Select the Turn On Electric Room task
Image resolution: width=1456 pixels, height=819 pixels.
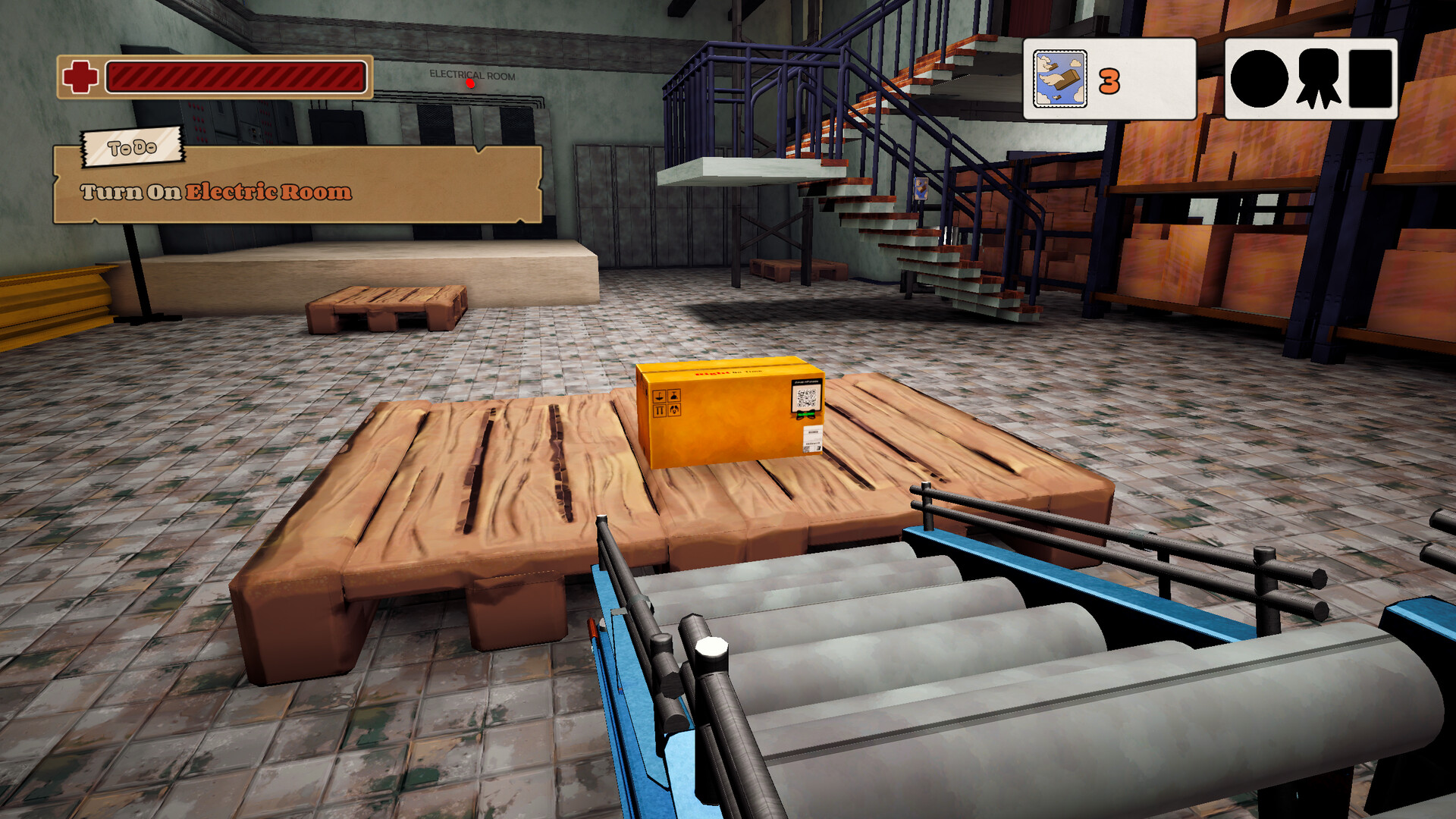[215, 192]
